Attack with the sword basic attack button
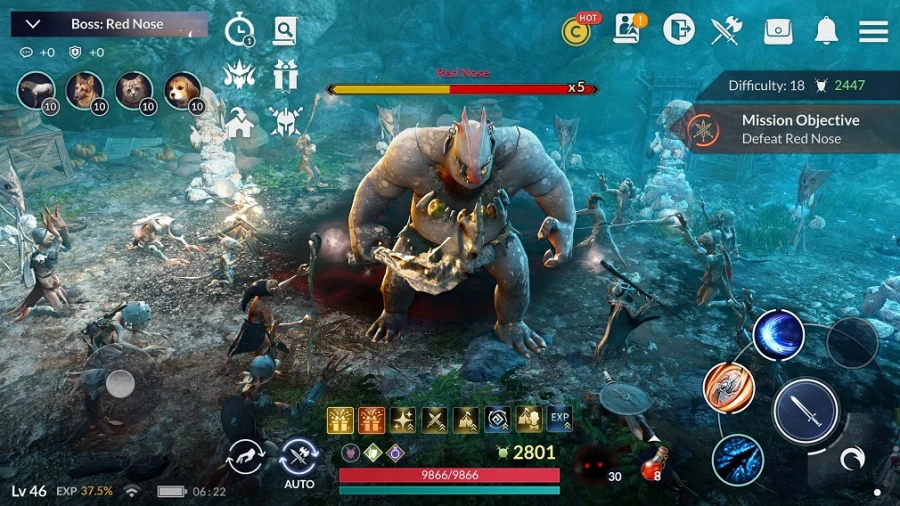The height and width of the screenshot is (506, 900). click(x=806, y=411)
